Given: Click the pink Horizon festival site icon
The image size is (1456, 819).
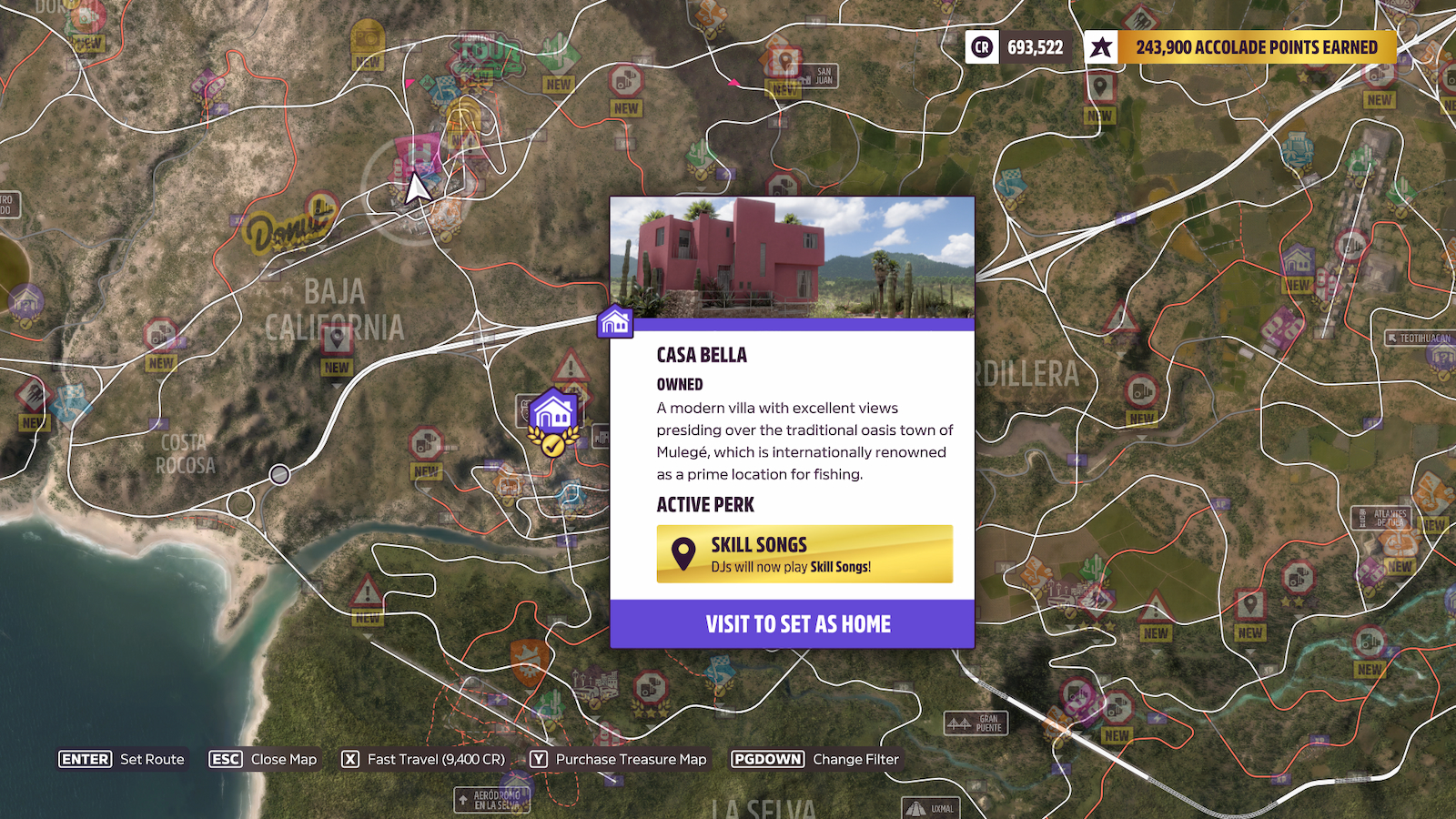Looking at the screenshot, I should point(419,149).
